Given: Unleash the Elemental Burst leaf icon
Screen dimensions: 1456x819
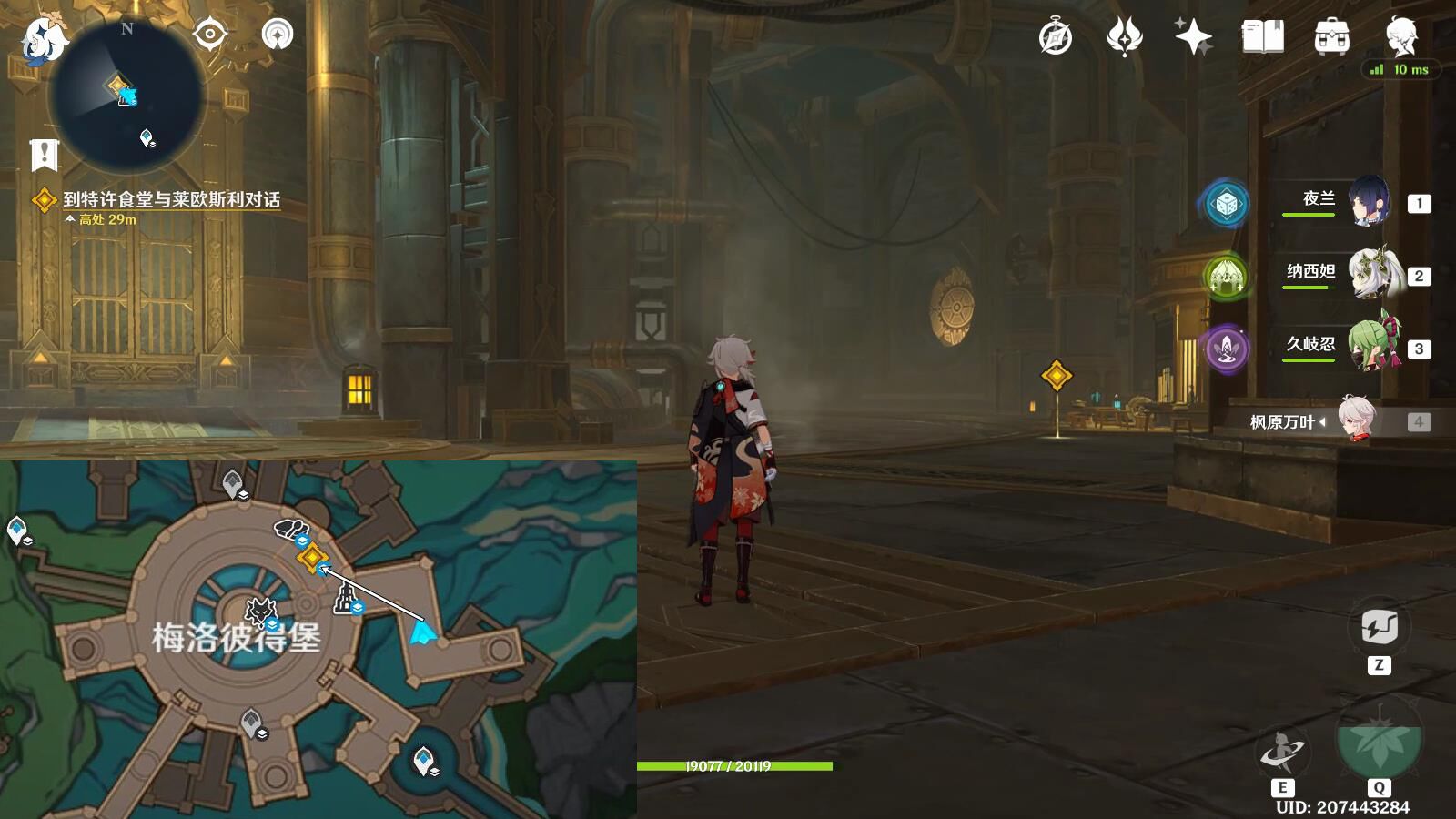Looking at the screenshot, I should point(1379,739).
